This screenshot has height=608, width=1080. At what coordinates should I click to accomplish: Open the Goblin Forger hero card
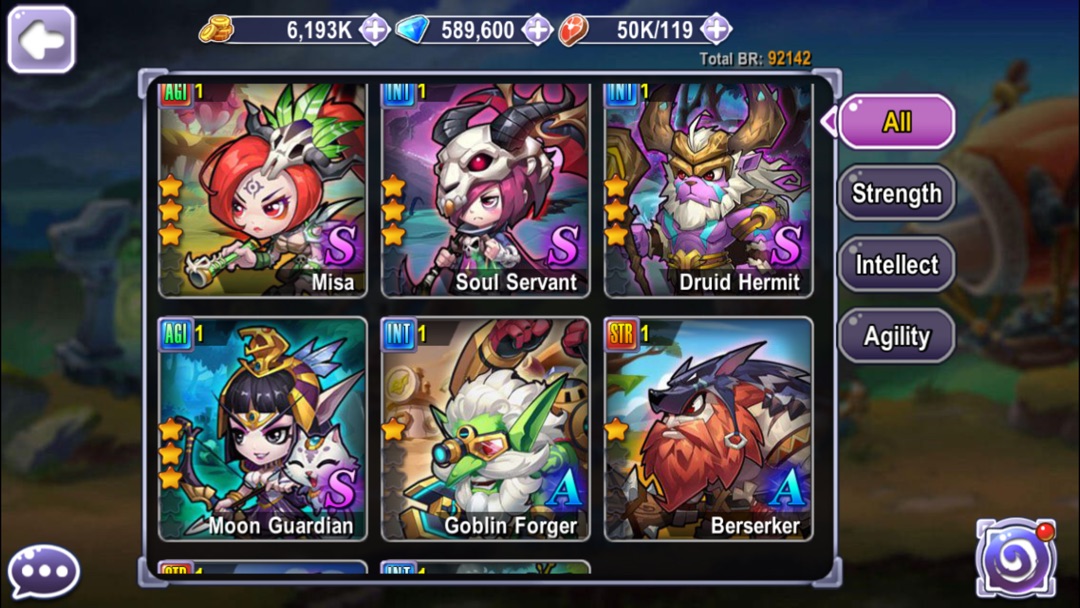coord(485,429)
